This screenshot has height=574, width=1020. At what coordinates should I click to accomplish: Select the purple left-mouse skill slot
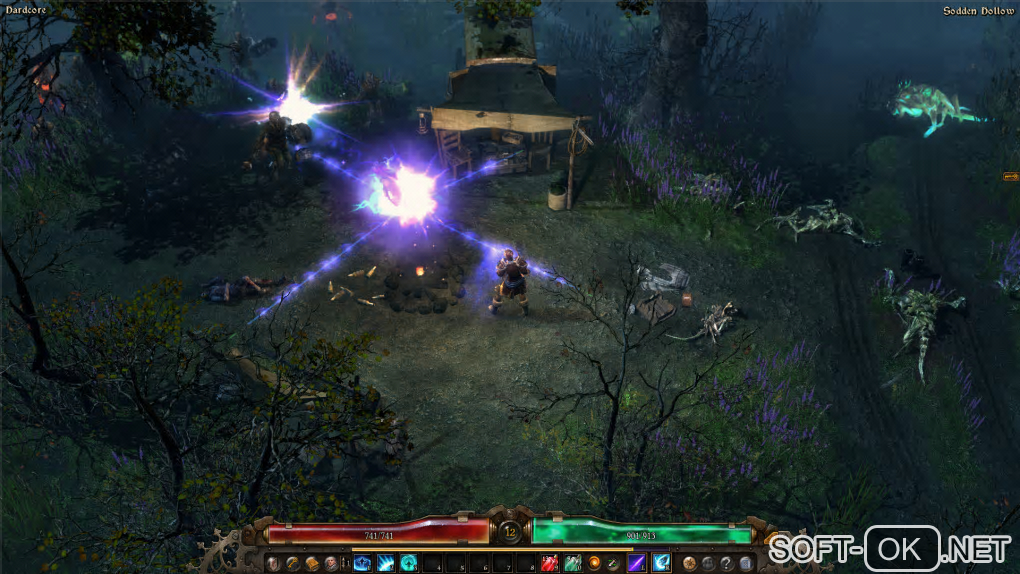coord(636,563)
